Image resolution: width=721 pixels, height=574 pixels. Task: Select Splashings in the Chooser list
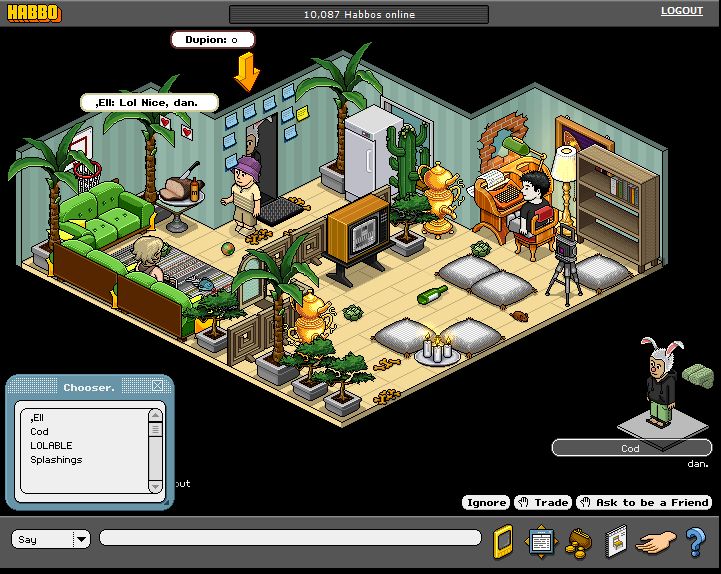pos(56,460)
